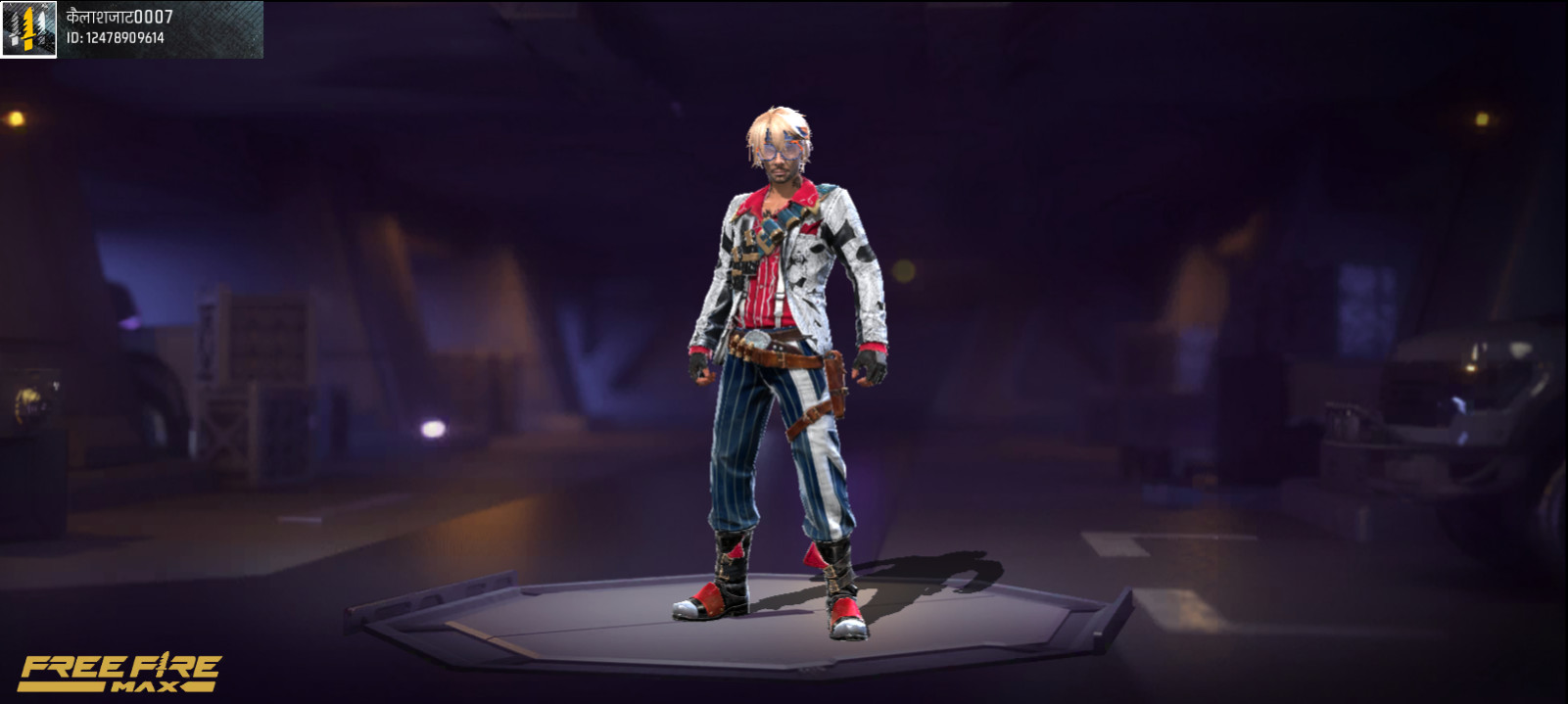Select the player name banner with ID 12478909614

point(161,28)
